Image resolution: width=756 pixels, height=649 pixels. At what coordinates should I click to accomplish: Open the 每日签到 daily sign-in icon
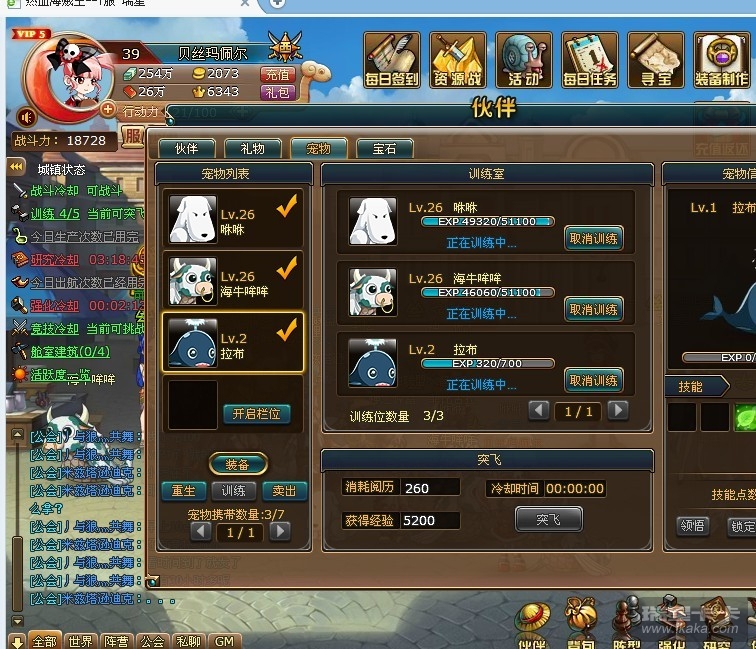(392, 59)
